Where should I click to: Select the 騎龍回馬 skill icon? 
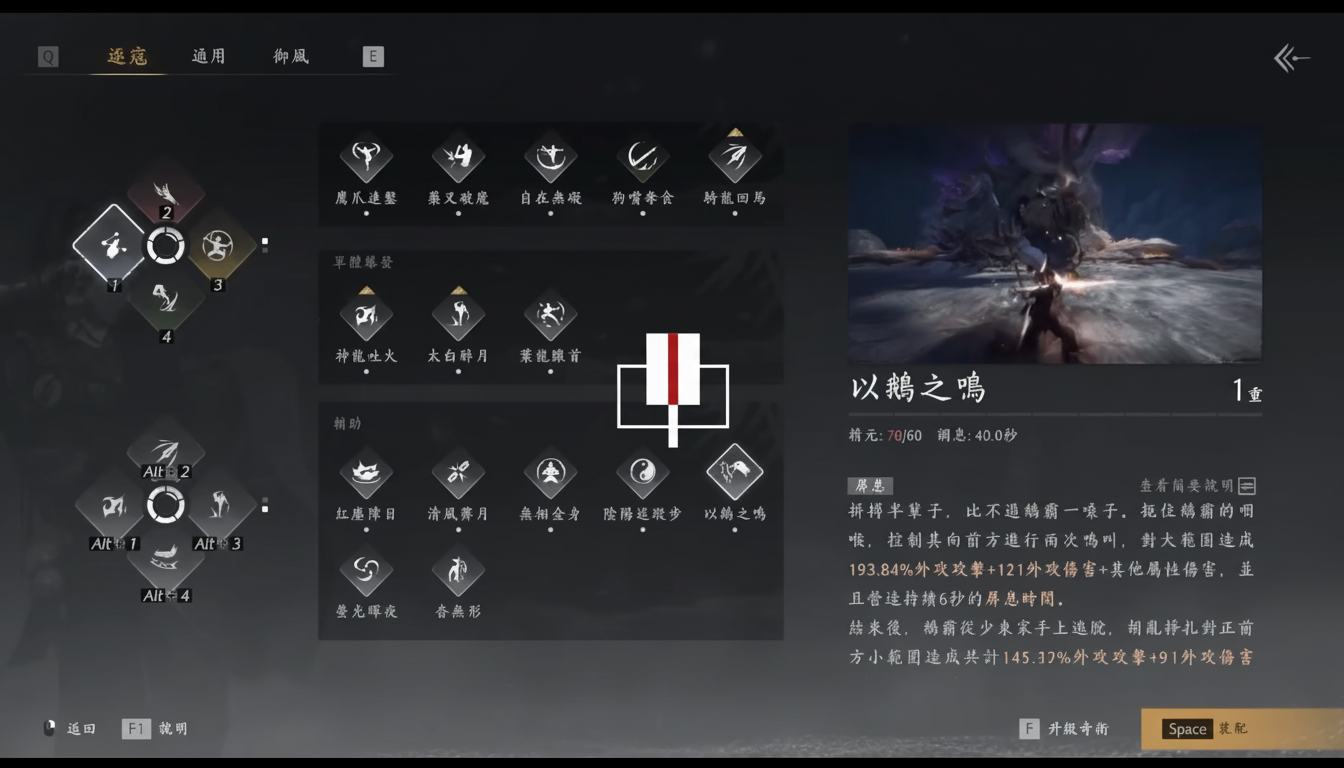point(734,158)
